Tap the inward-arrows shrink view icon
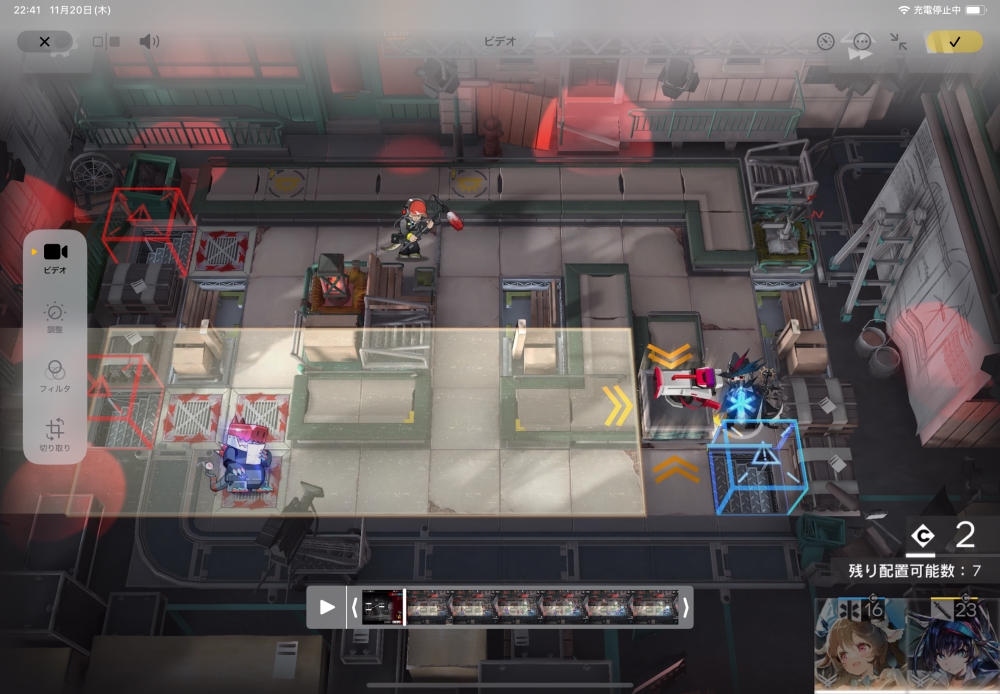 [x=898, y=41]
